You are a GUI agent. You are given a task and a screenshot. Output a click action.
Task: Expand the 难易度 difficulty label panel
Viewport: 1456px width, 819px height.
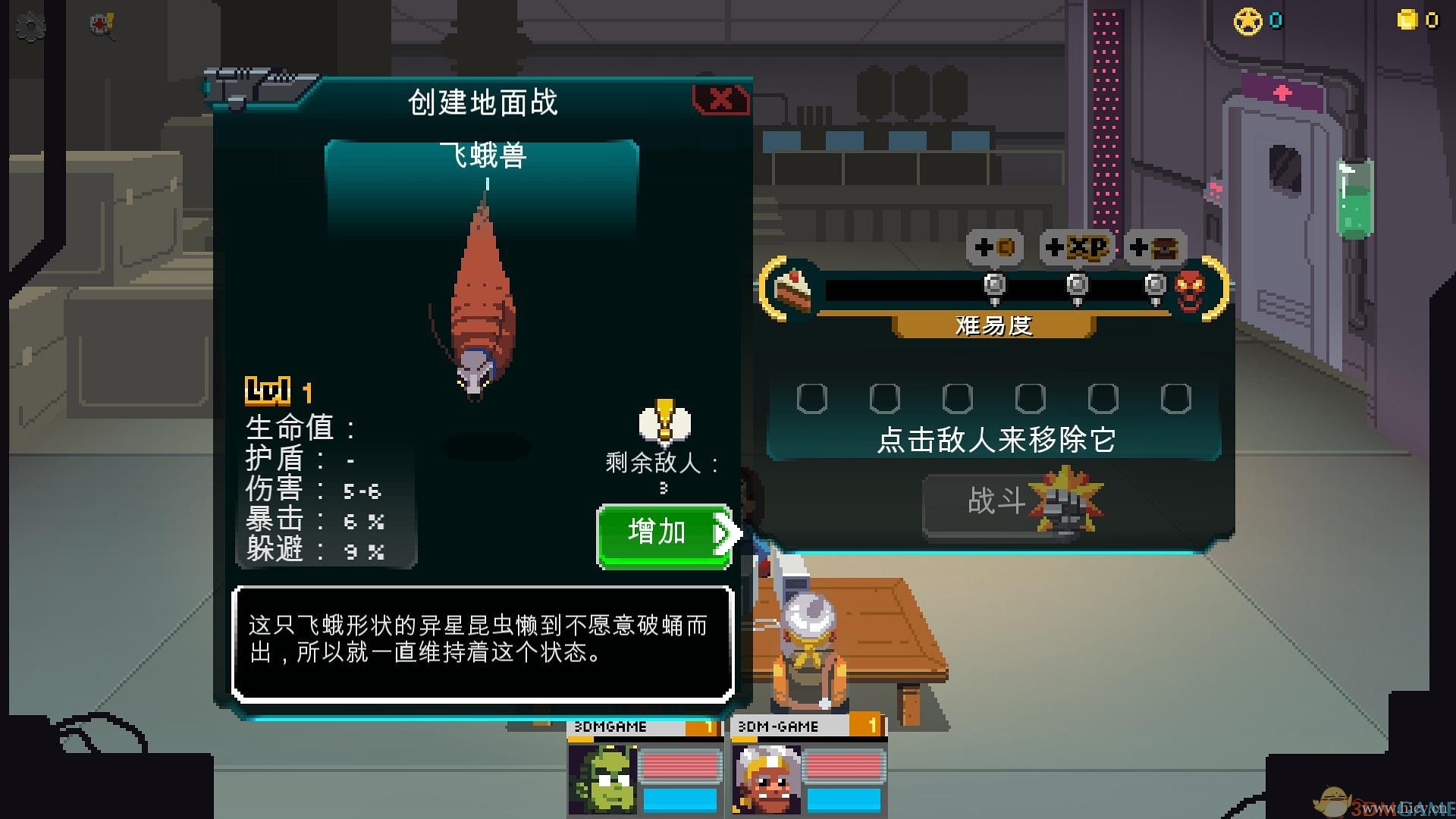click(x=994, y=327)
